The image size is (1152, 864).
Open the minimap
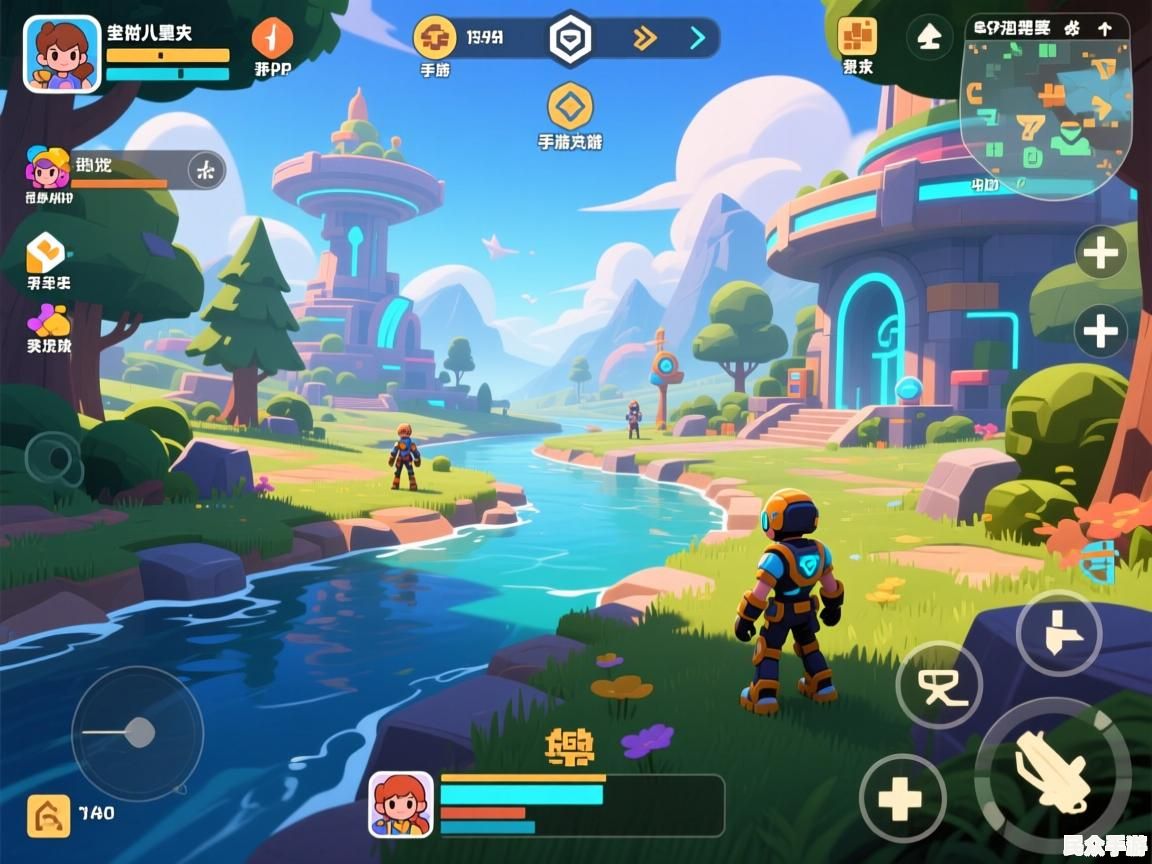point(1046,105)
